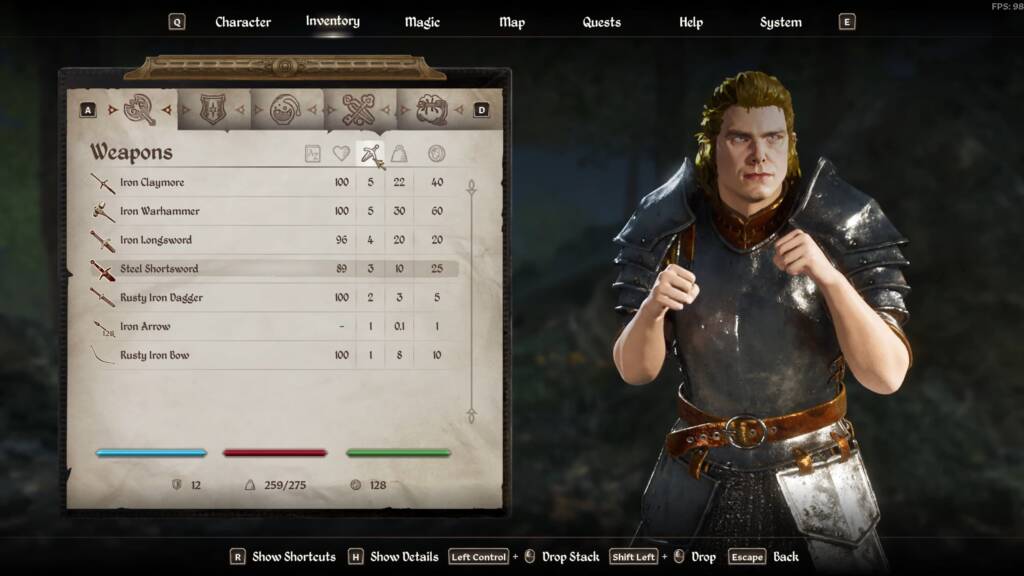This screenshot has width=1024, height=576.
Task: Sort weapons by the heart condition column
Action: click(x=342, y=154)
